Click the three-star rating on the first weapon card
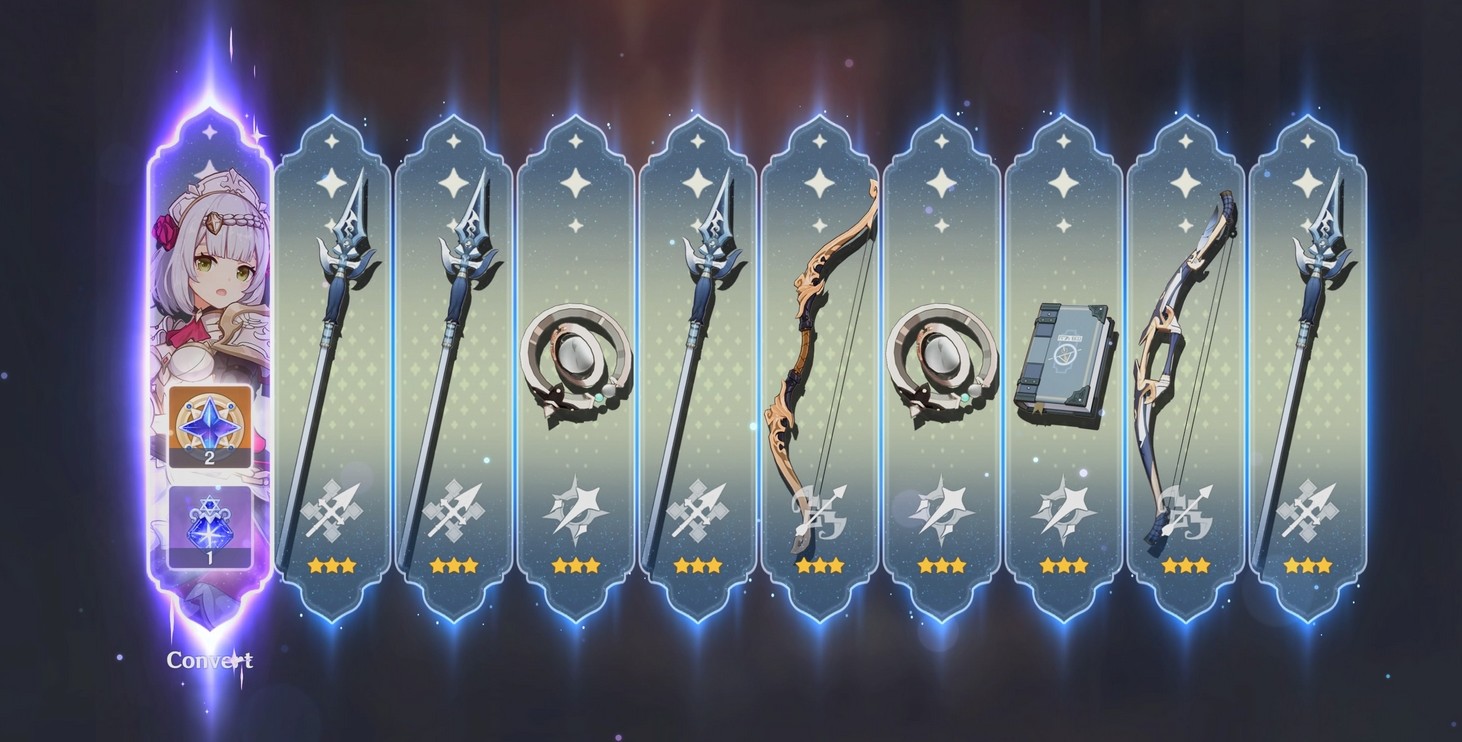Viewport: 1462px width, 742px height. tap(333, 566)
